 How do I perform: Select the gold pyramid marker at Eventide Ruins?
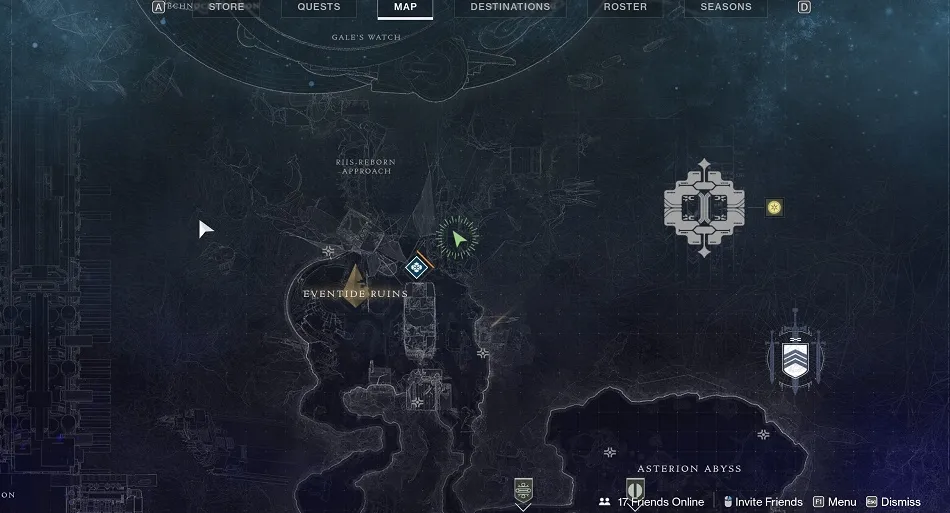tap(354, 286)
